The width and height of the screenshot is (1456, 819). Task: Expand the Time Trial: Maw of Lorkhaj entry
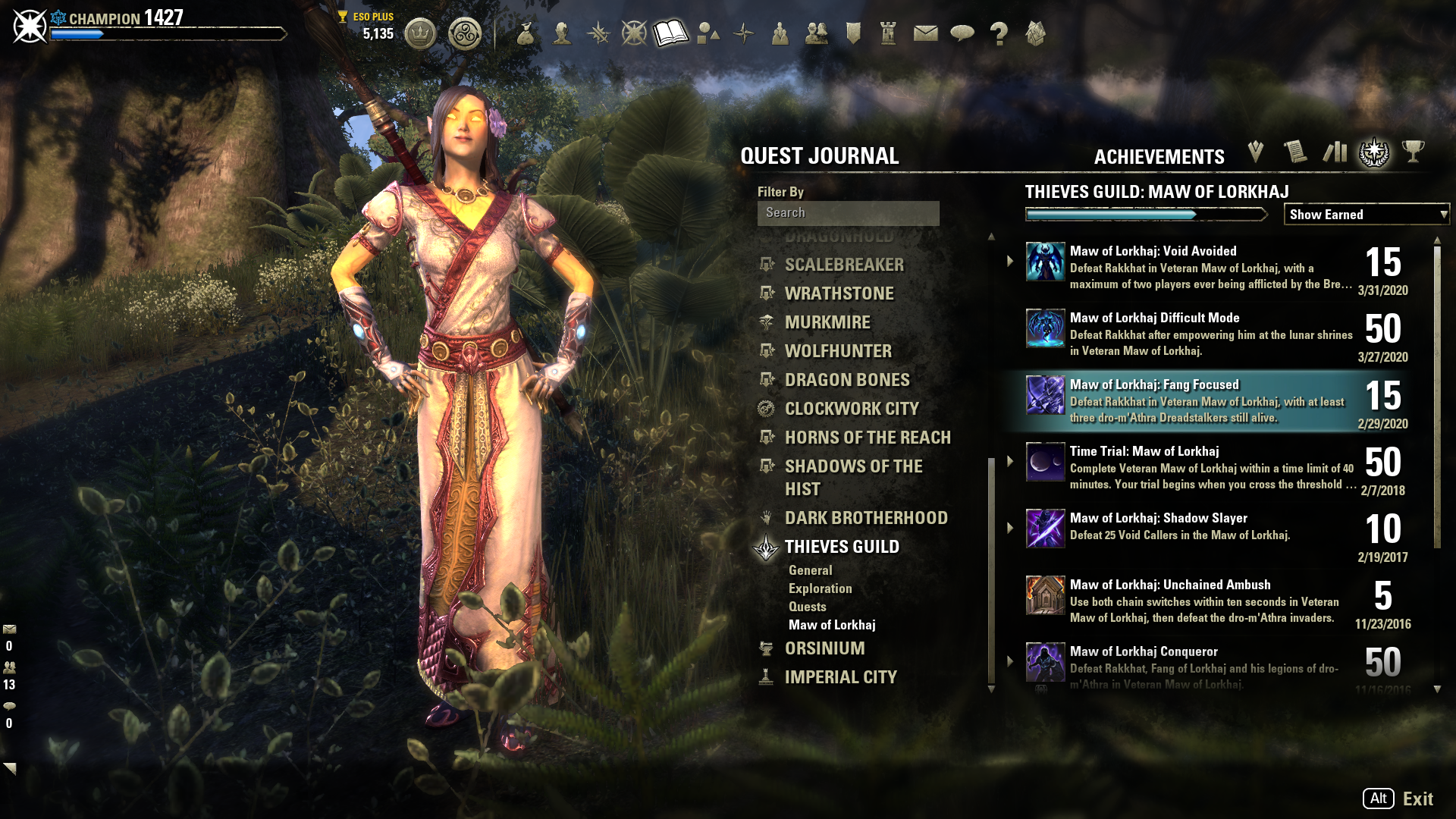[1010, 461]
